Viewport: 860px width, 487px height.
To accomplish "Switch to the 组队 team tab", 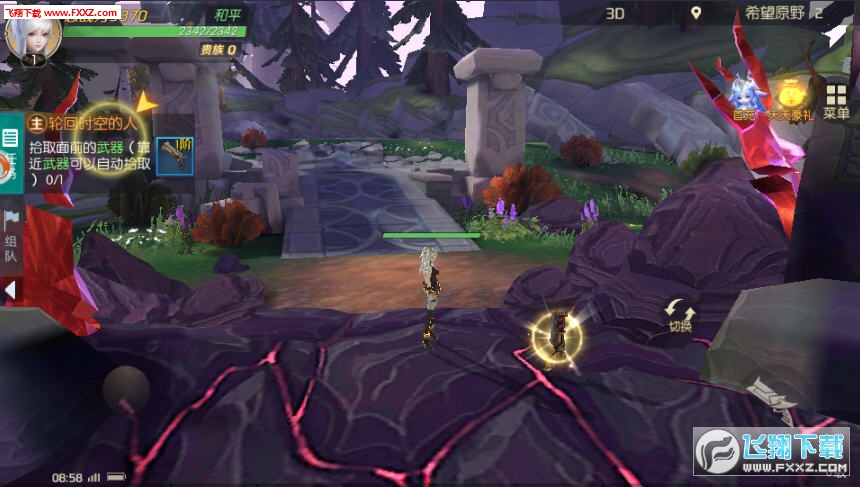I will pos(10,238).
